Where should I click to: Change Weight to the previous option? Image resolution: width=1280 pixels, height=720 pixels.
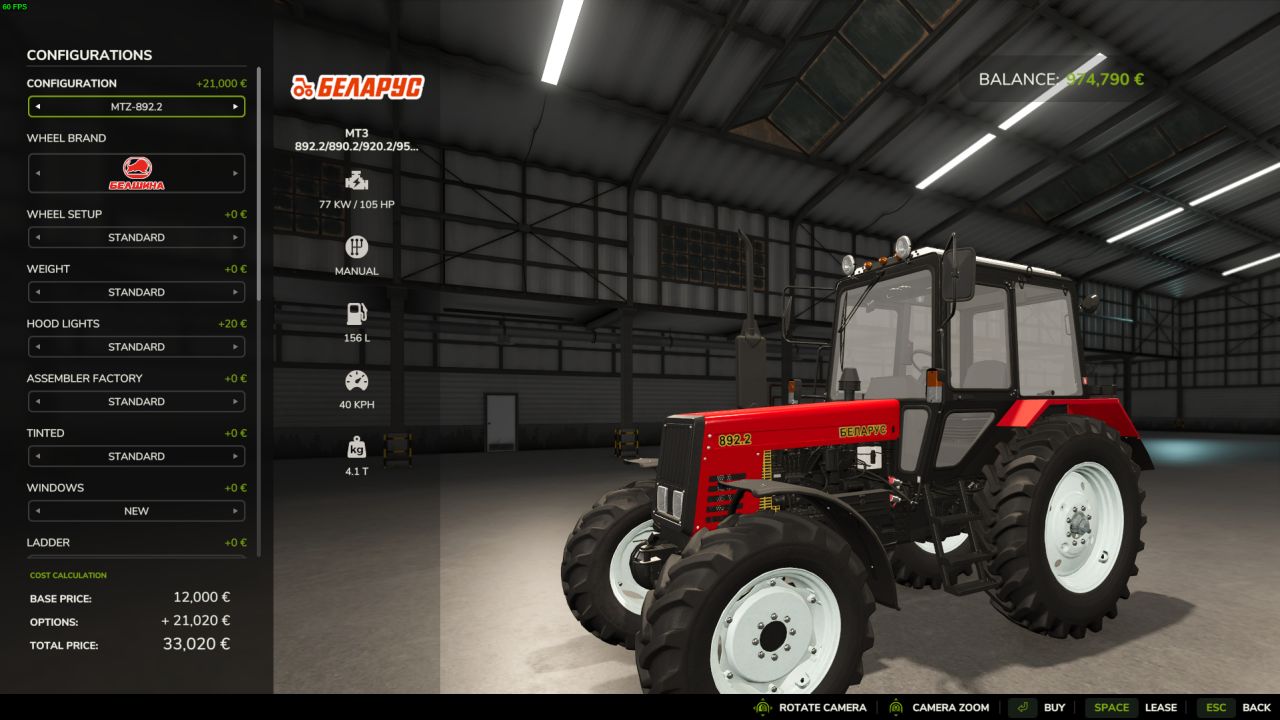click(37, 292)
